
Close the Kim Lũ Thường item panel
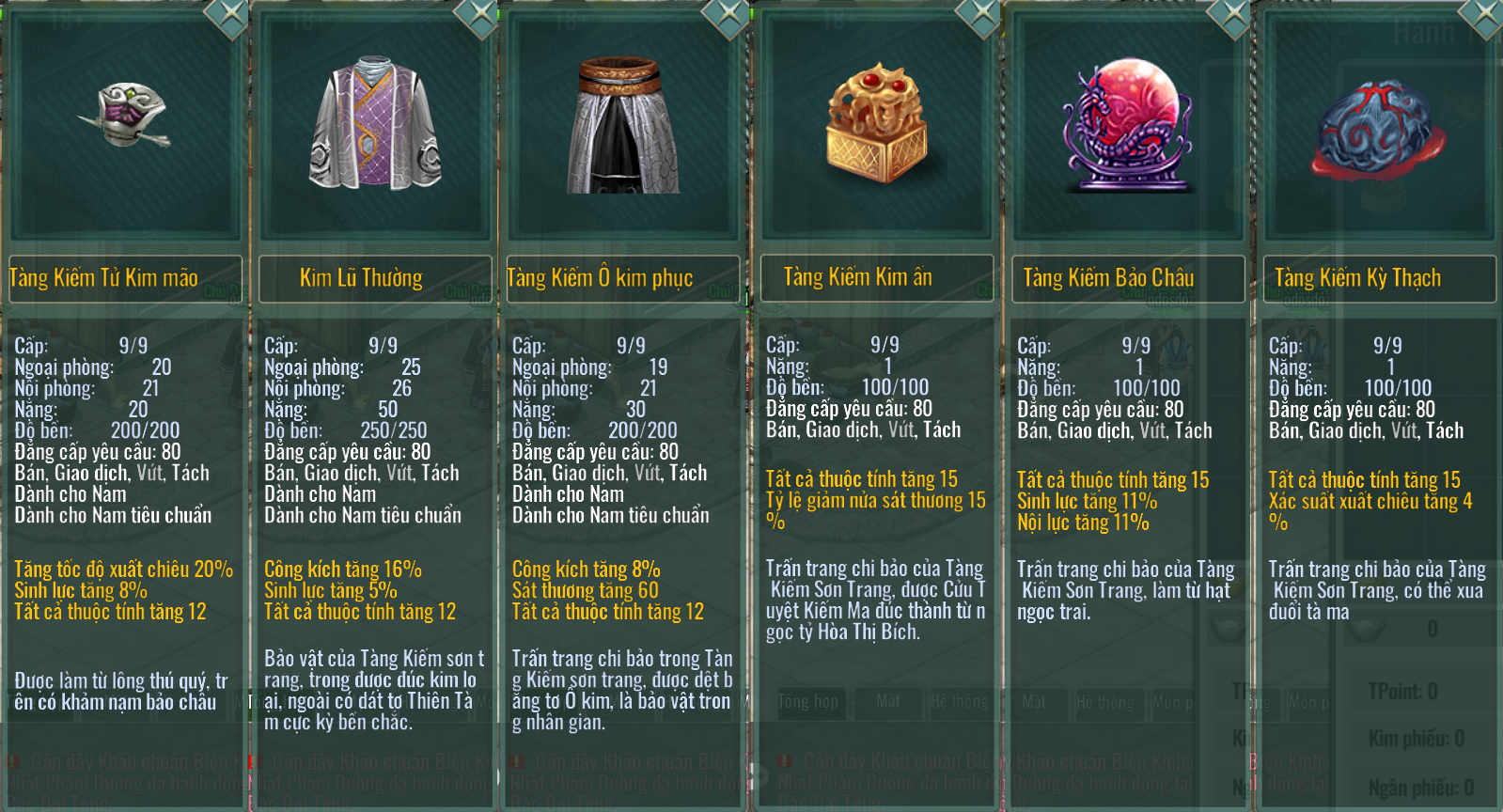[479, 14]
